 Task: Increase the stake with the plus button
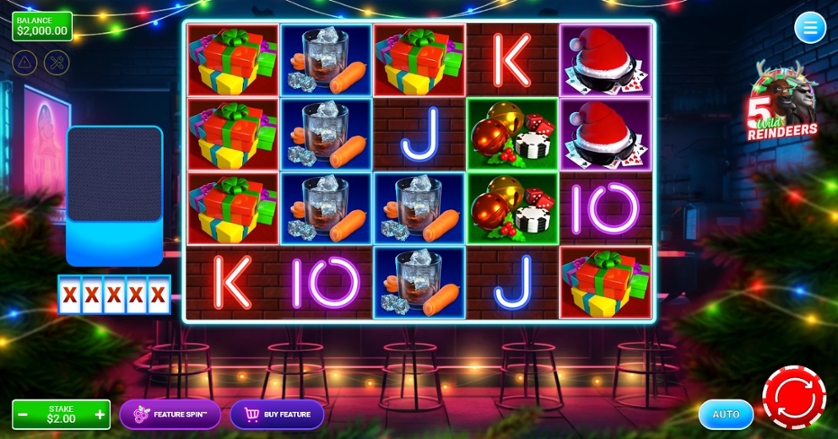click(x=100, y=414)
